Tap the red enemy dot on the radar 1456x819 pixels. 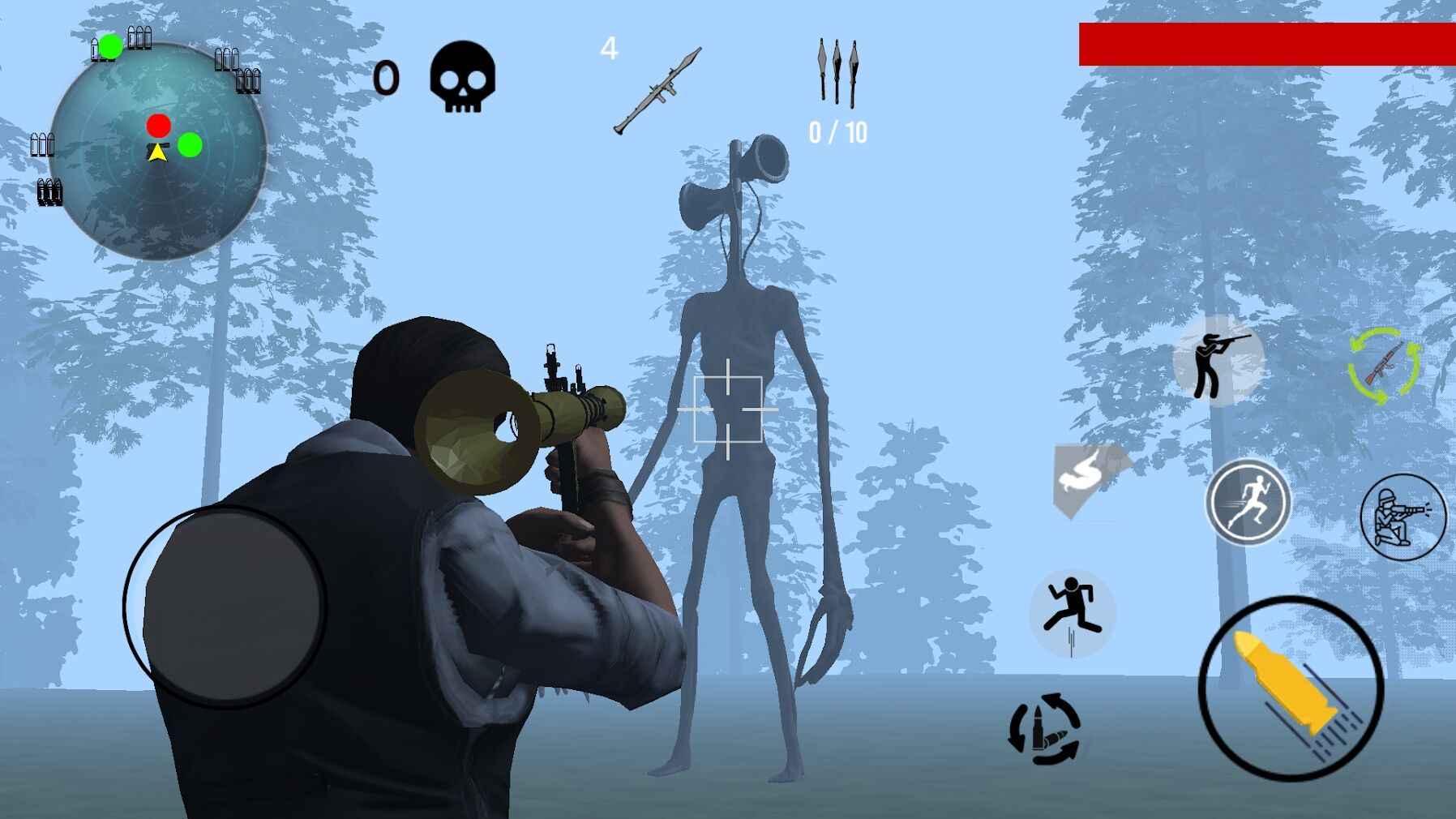tap(158, 126)
